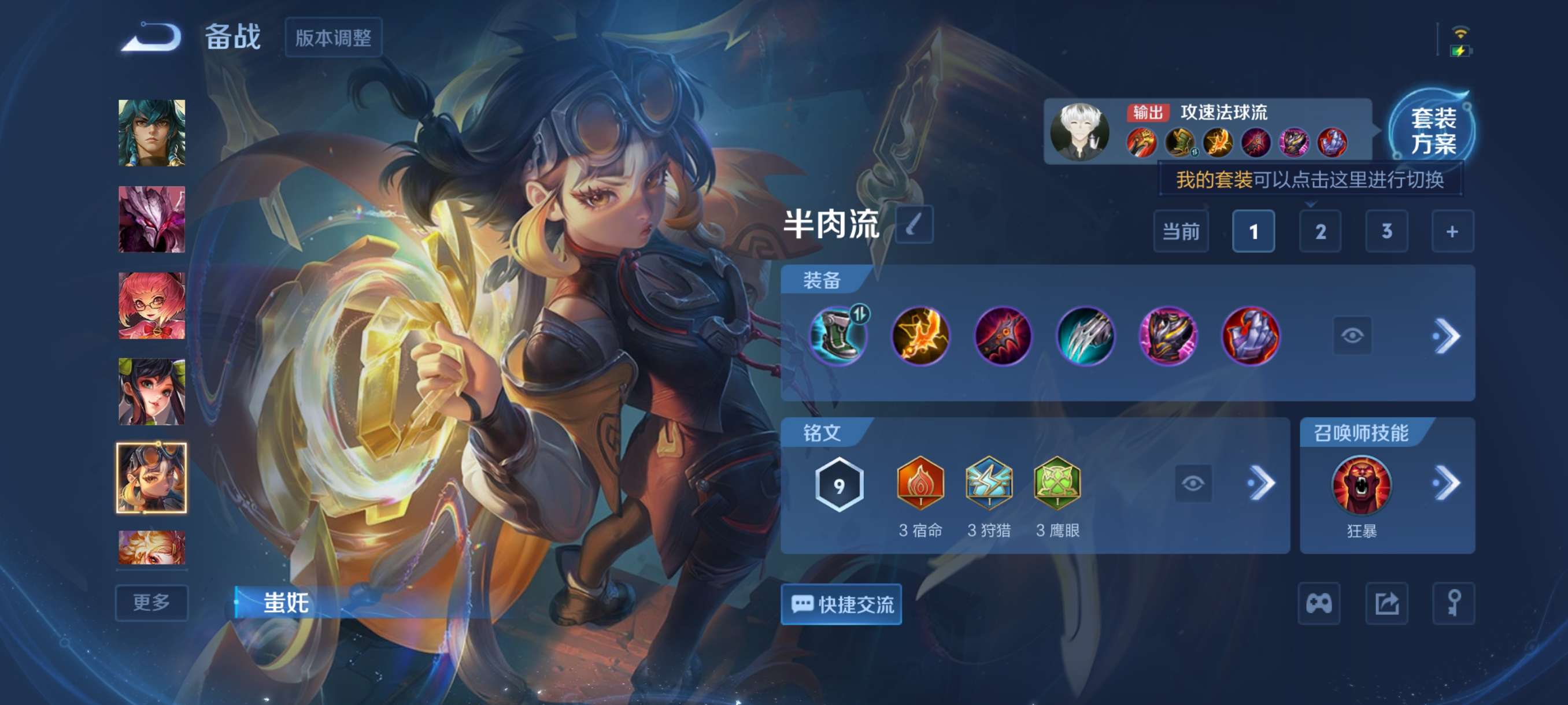Click the key icon at bottom right

click(x=1456, y=604)
